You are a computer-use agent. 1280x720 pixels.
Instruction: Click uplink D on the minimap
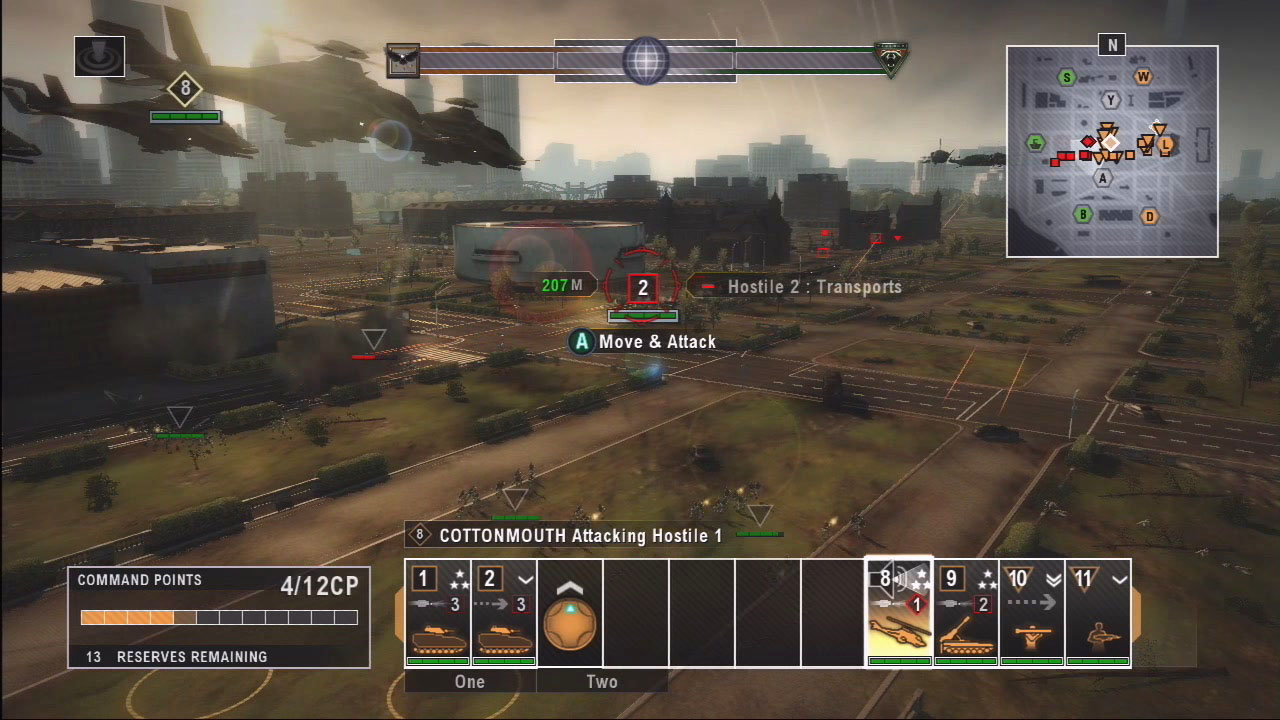(1150, 216)
